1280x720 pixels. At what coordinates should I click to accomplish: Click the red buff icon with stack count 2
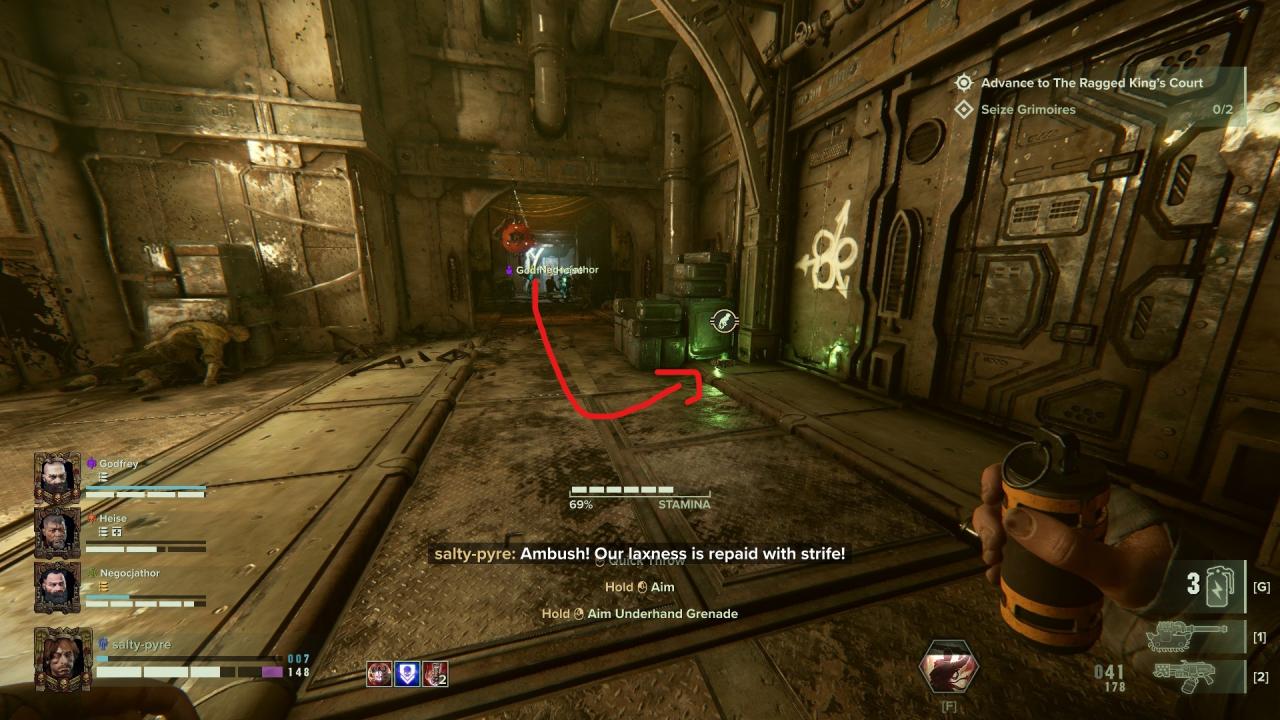pos(434,674)
